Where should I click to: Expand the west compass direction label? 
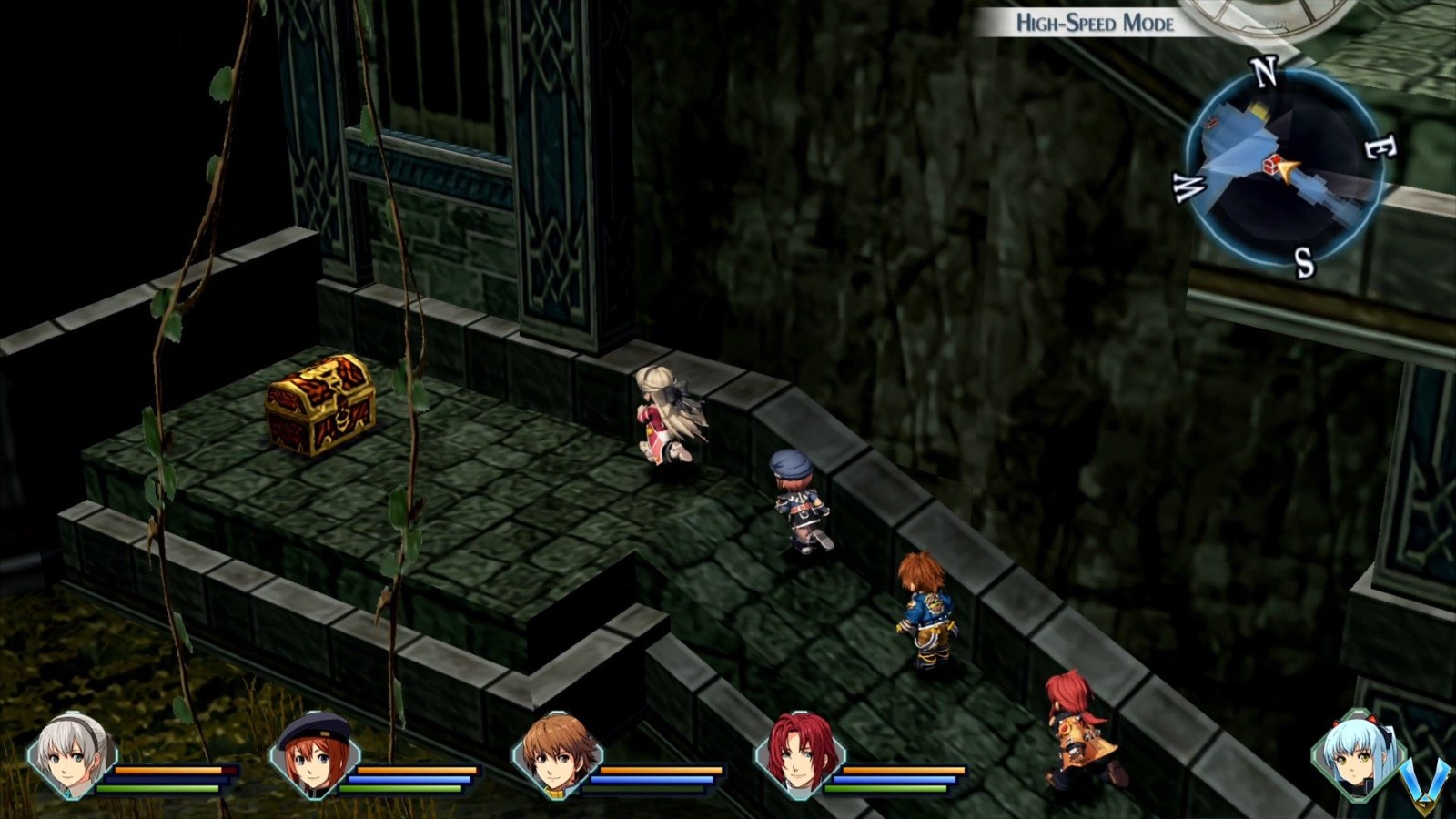(1190, 189)
